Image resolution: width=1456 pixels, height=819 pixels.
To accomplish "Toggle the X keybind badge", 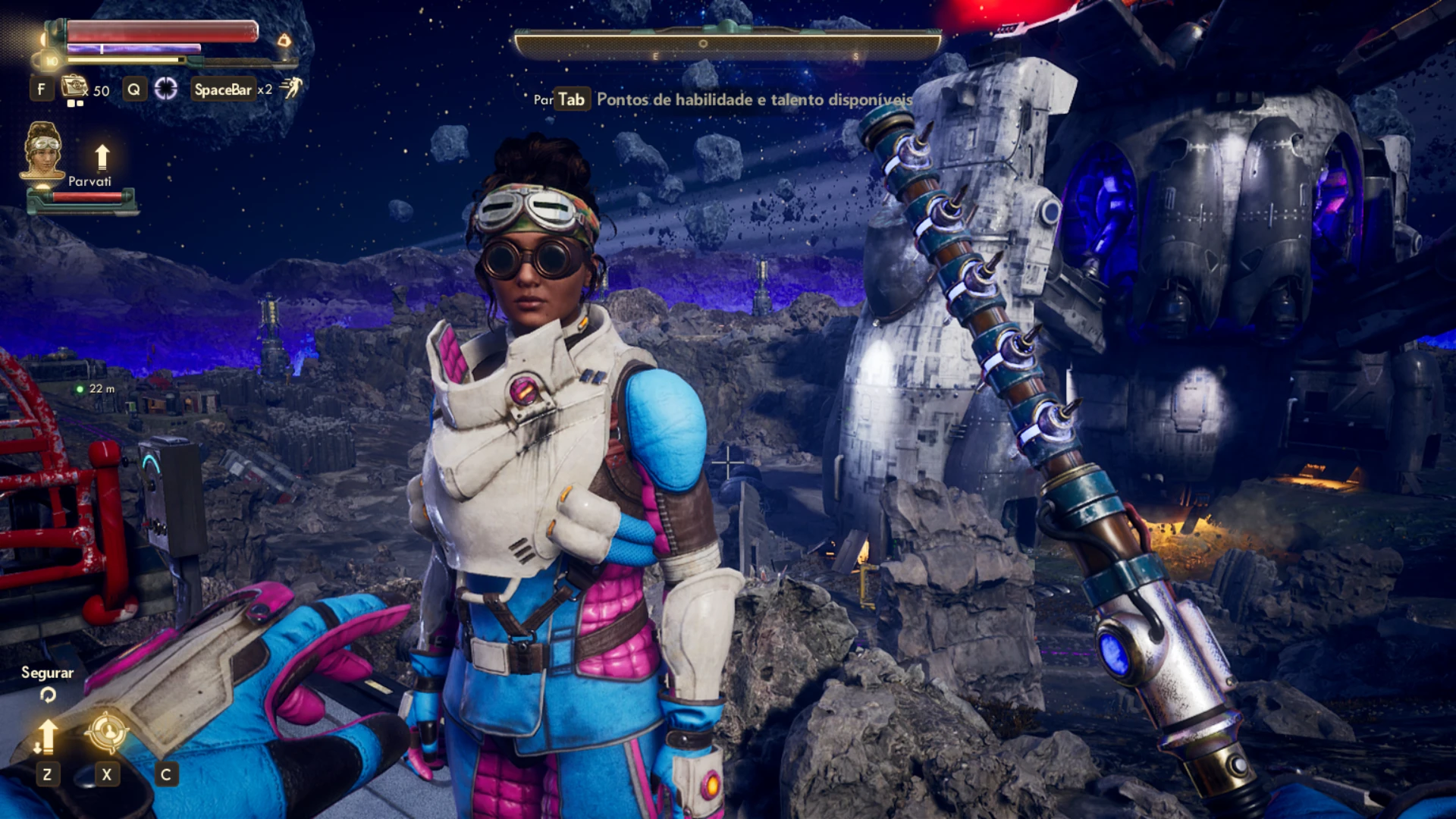I will pos(107,774).
